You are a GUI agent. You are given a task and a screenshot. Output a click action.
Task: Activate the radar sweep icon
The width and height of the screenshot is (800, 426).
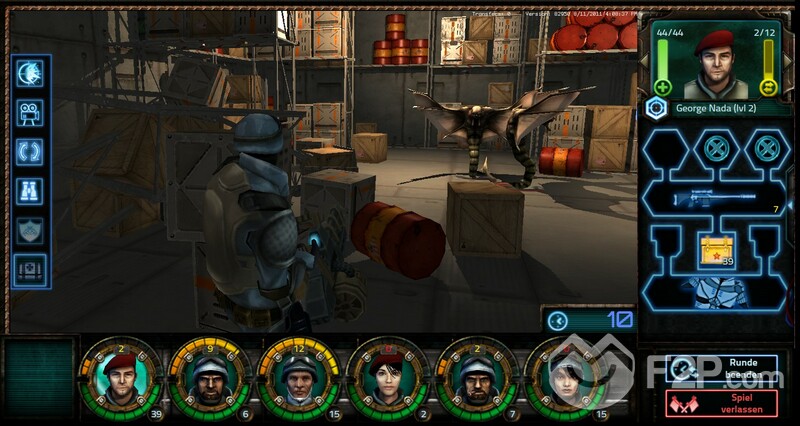(30, 75)
